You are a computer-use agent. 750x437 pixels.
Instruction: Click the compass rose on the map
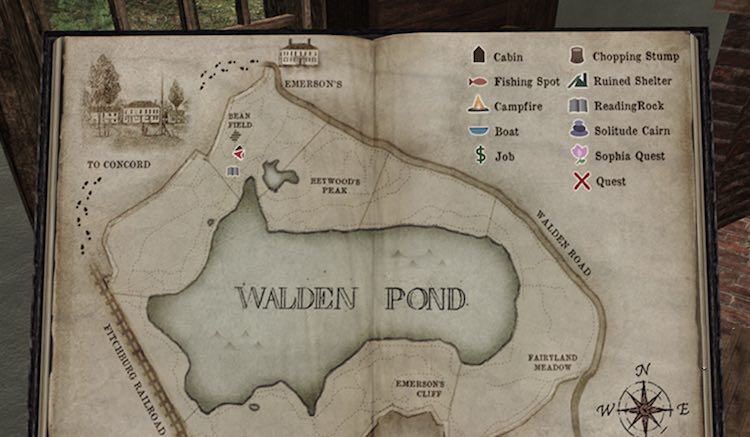[645, 407]
